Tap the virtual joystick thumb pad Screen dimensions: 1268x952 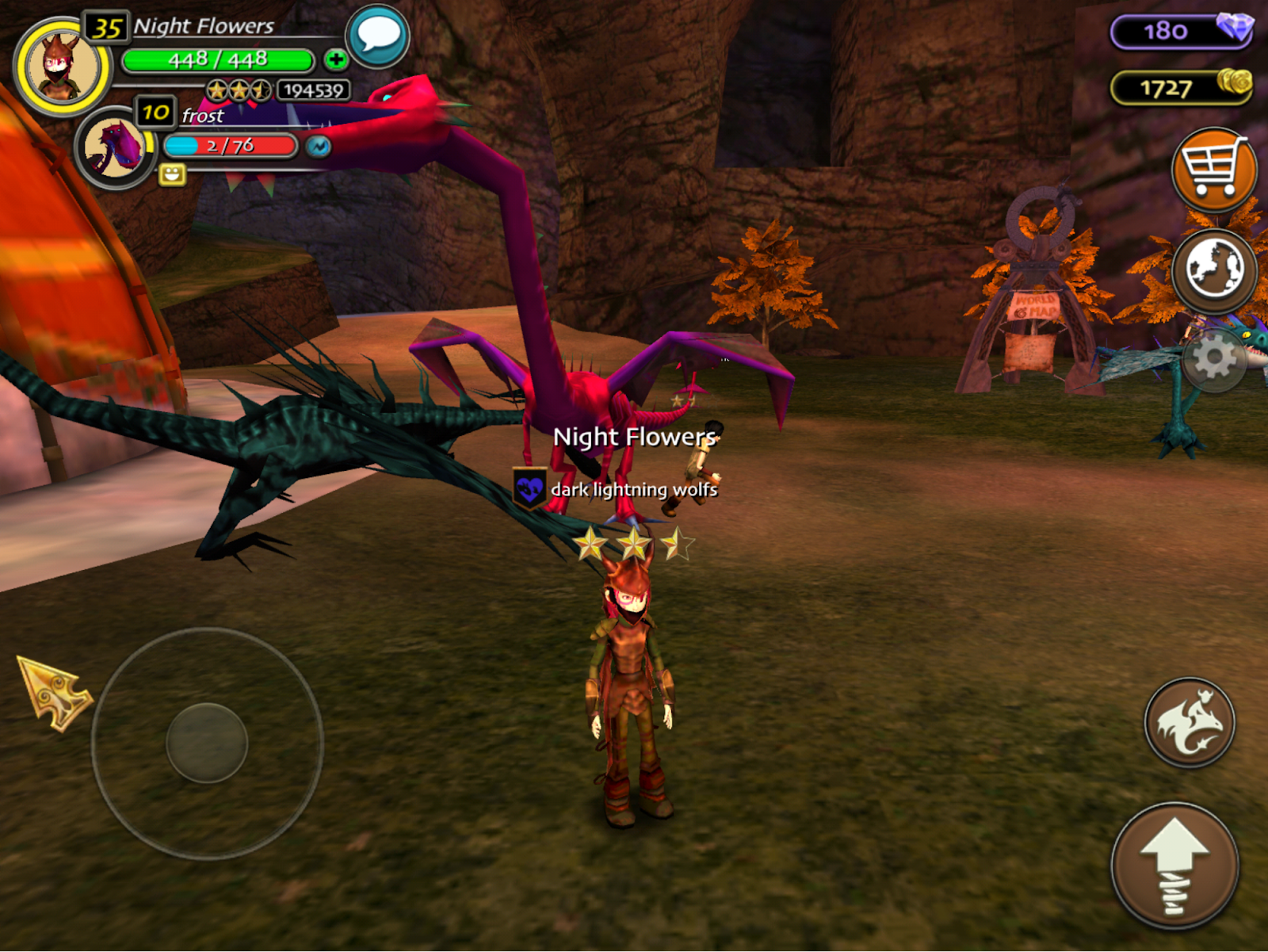tap(207, 743)
